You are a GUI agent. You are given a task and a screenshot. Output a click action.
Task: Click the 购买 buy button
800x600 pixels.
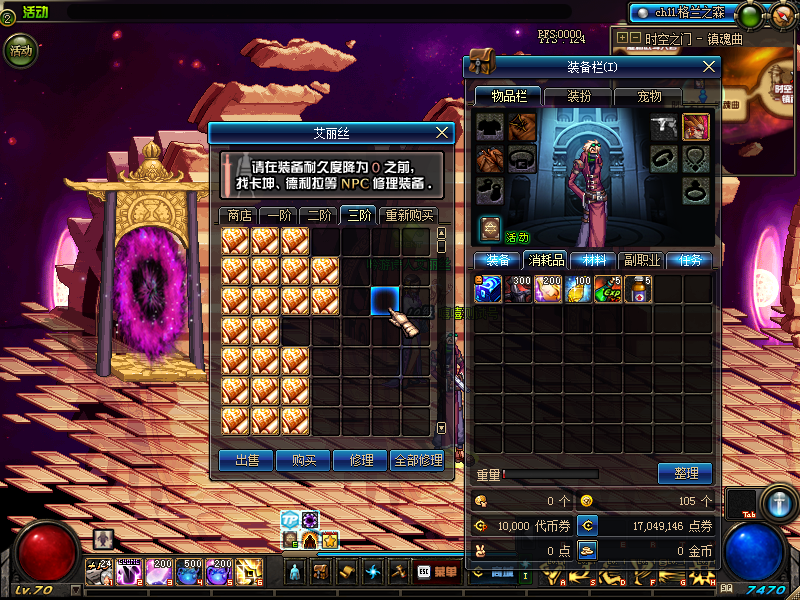304,460
